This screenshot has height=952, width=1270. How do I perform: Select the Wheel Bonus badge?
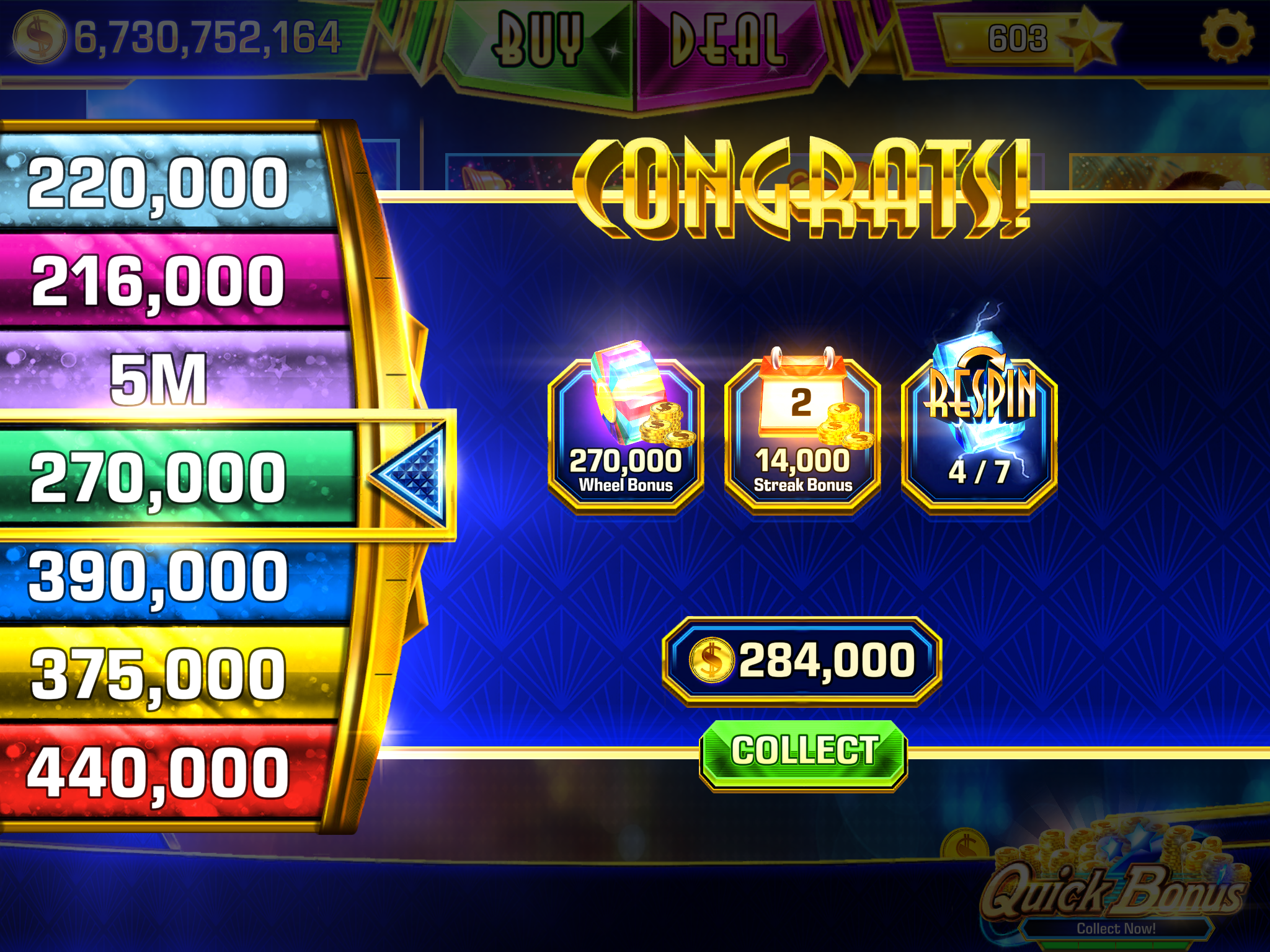(x=626, y=434)
